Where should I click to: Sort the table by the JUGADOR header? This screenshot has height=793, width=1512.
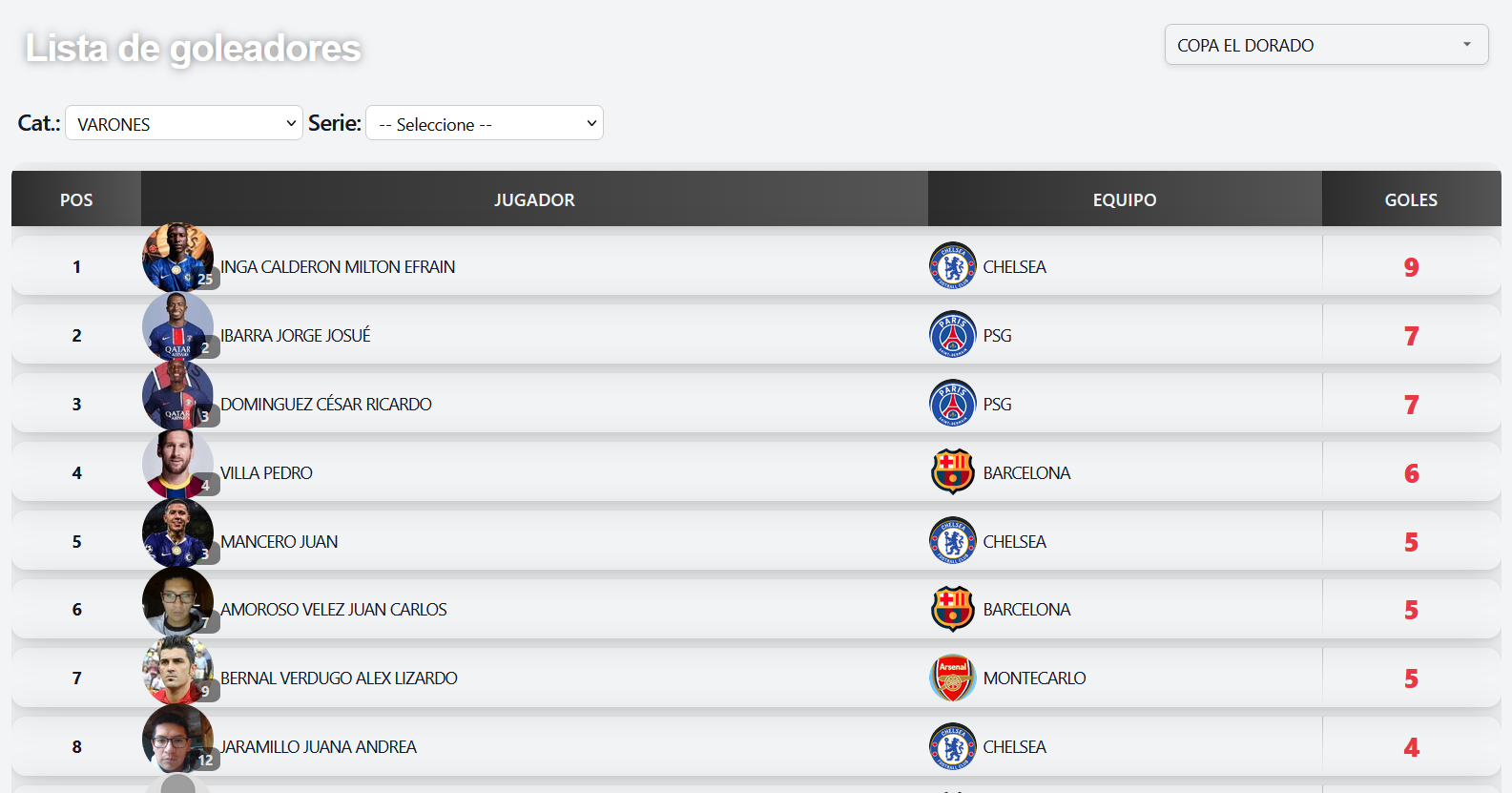pyautogui.click(x=534, y=199)
